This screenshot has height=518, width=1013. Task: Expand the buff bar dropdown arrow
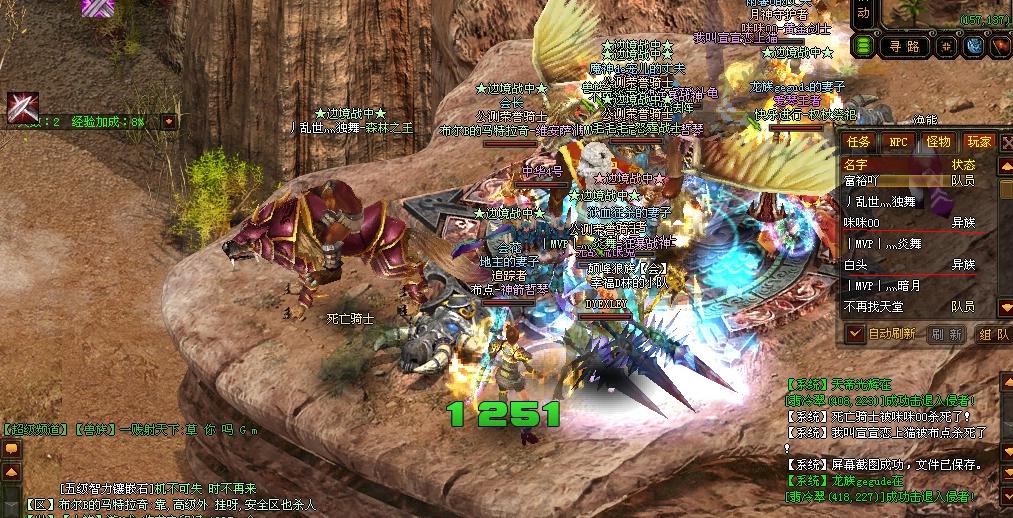pyautogui.click(x=169, y=121)
